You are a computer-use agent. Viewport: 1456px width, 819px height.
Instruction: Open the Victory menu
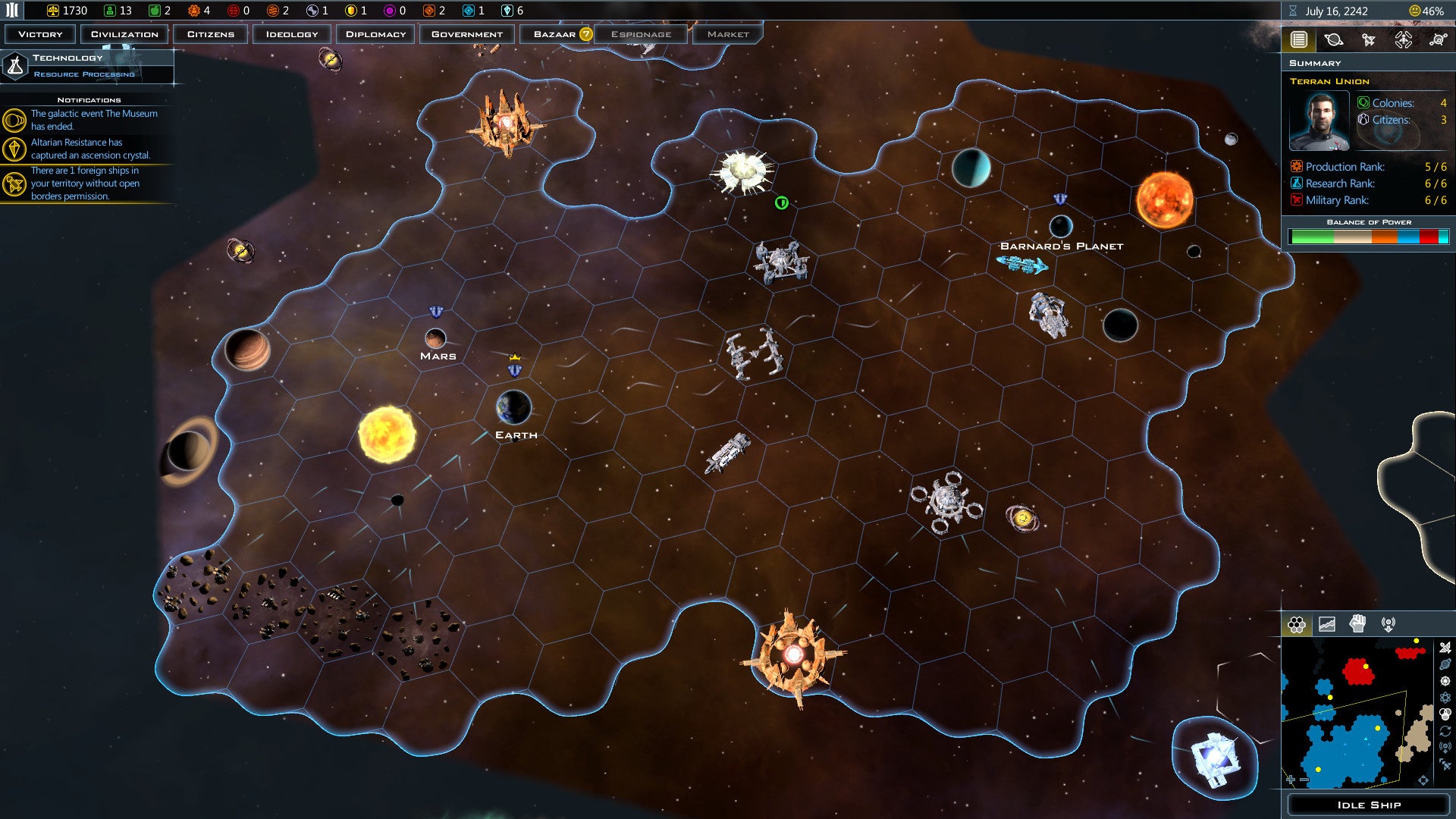(x=40, y=34)
